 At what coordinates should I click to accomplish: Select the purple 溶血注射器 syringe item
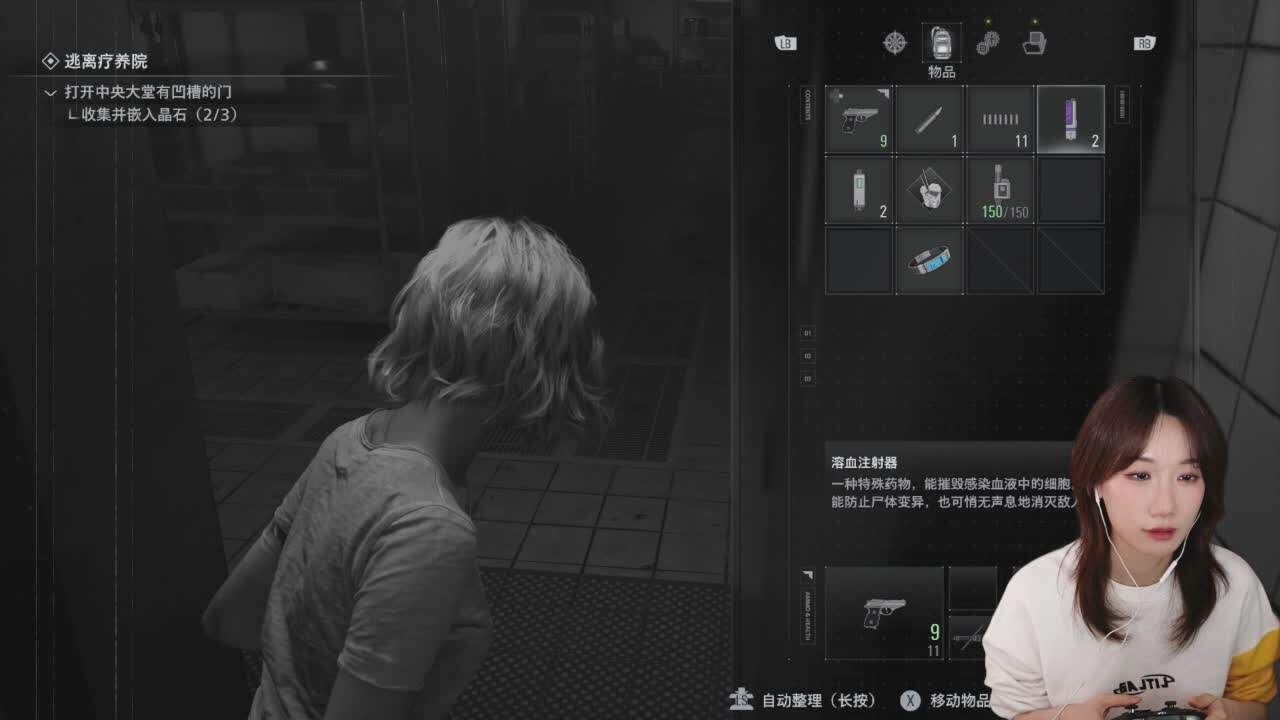(x=1069, y=120)
